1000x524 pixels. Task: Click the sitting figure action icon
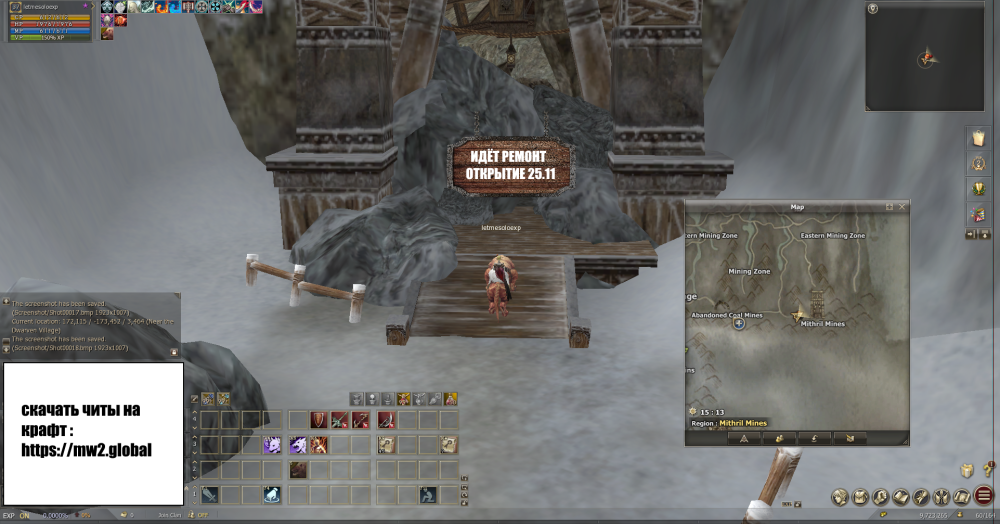pos(428,494)
